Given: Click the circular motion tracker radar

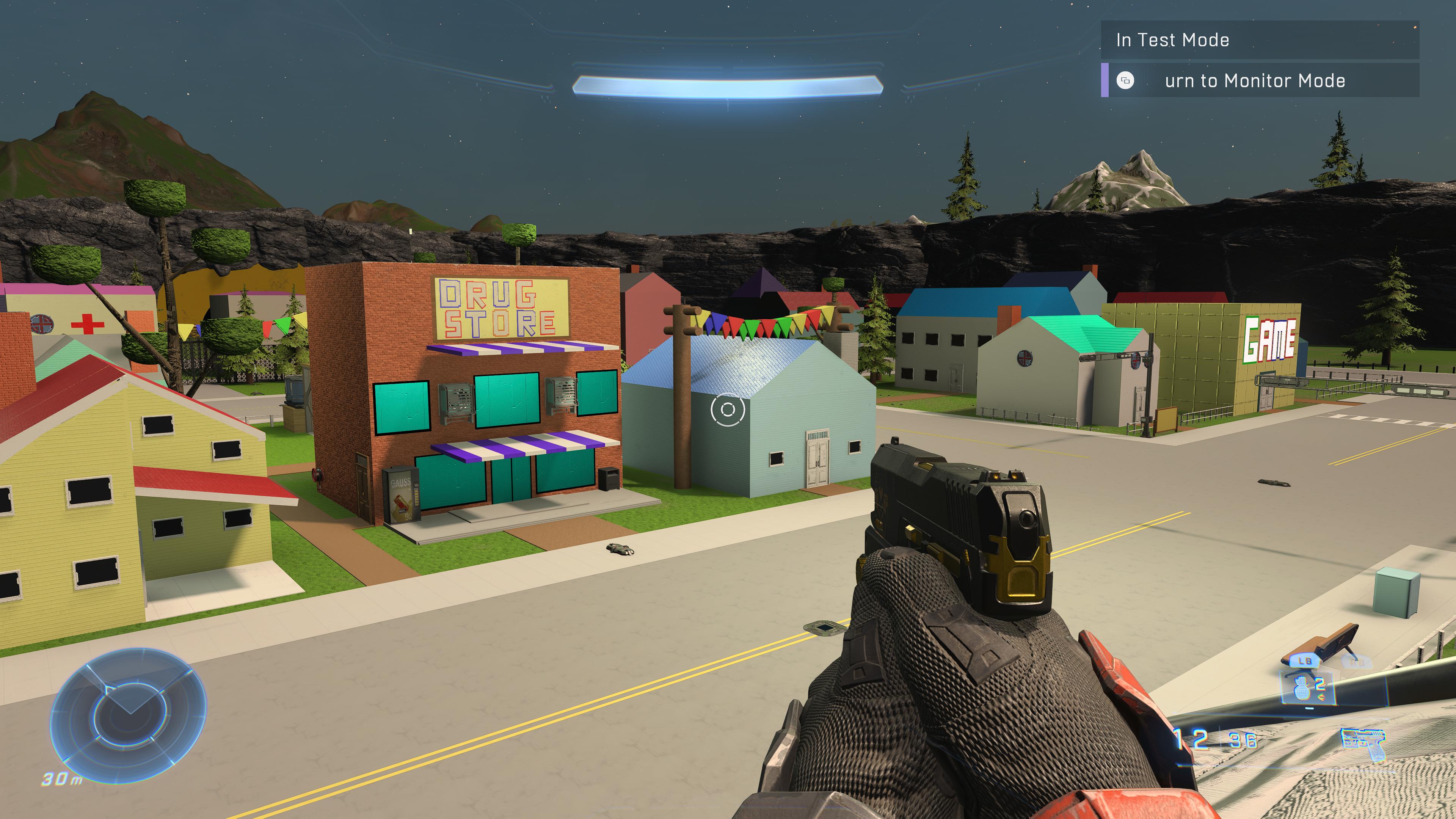Looking at the screenshot, I should [x=128, y=714].
